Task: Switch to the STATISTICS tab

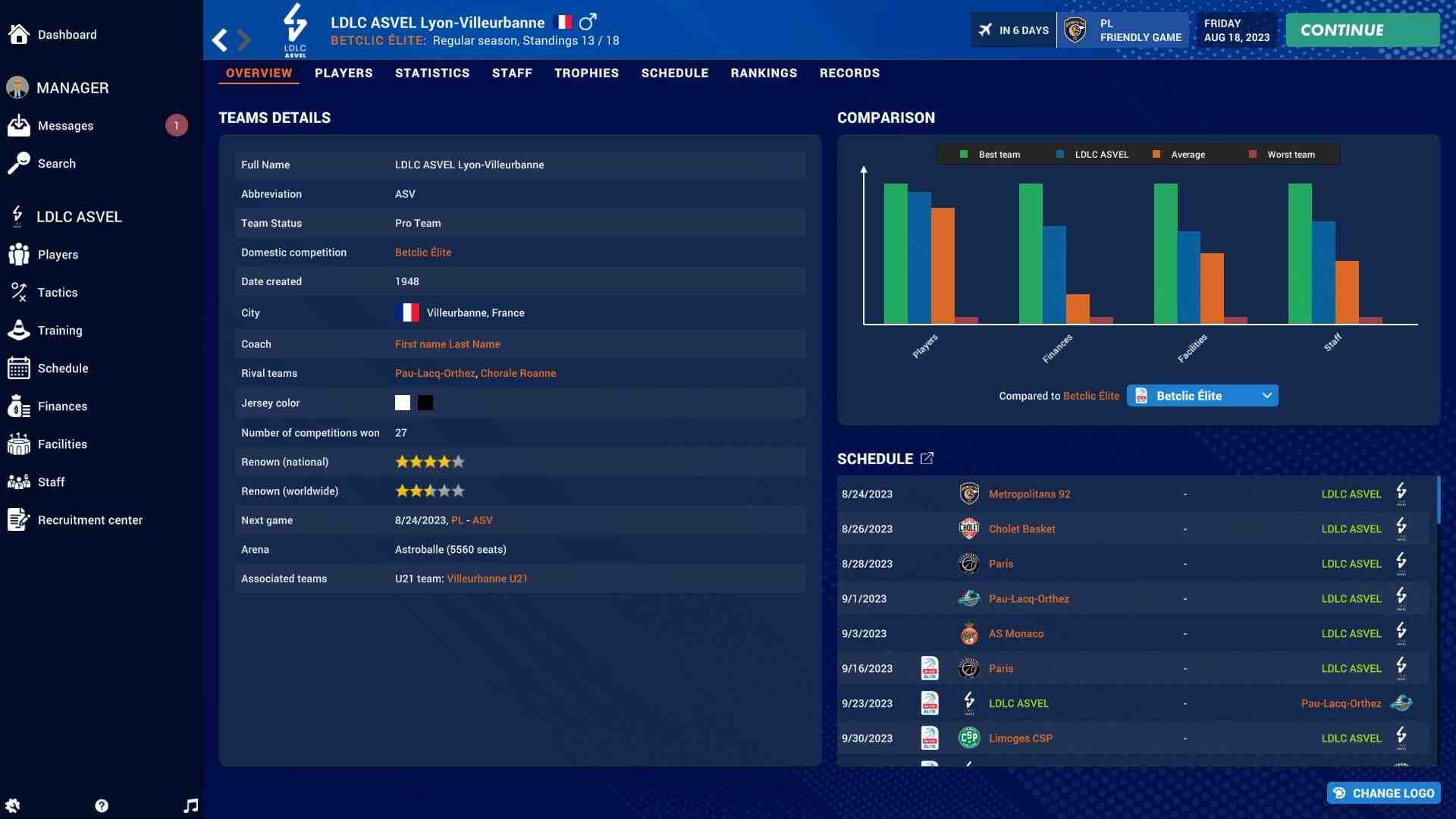Action: pos(432,74)
